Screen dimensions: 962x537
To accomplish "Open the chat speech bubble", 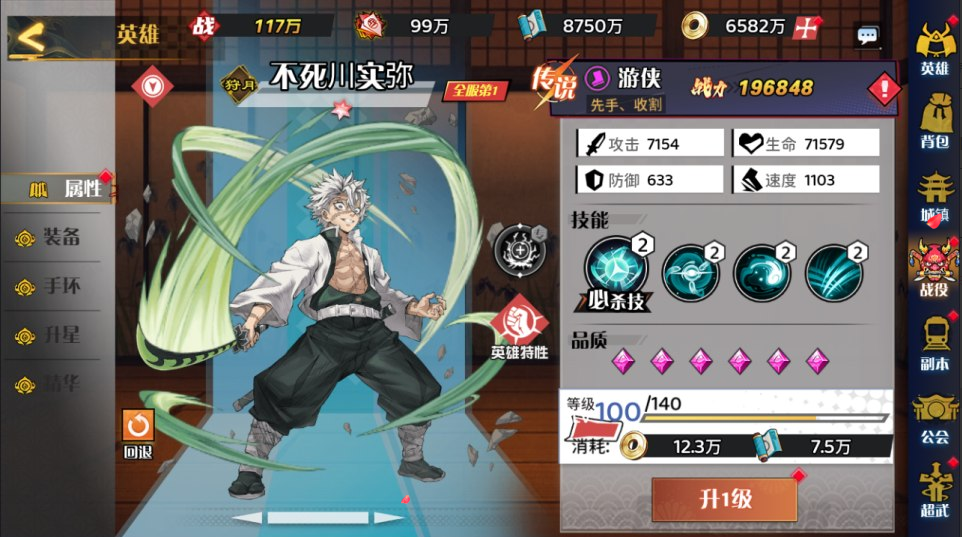I will [x=867, y=36].
